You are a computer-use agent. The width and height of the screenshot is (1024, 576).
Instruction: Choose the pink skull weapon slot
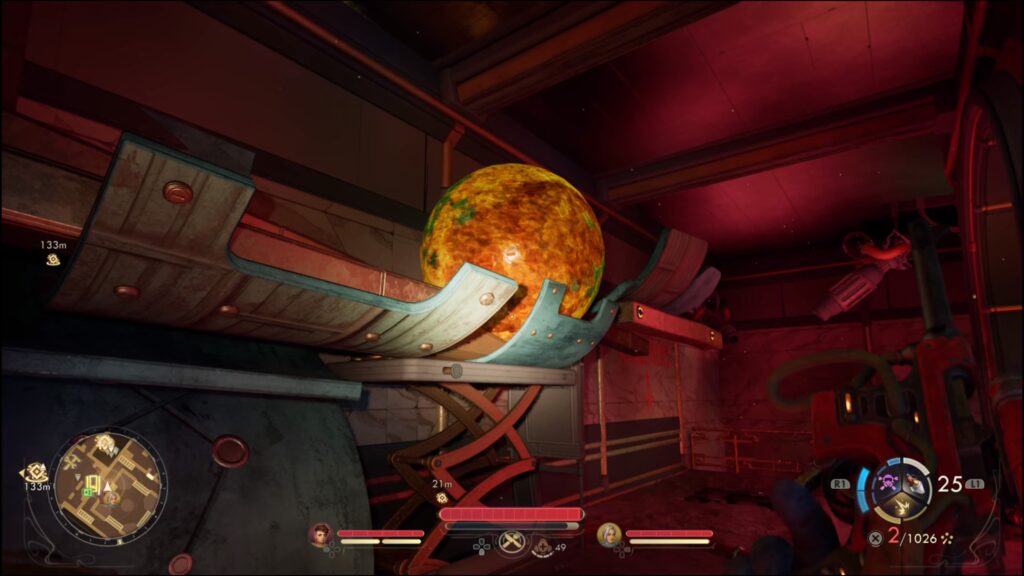pos(887,482)
